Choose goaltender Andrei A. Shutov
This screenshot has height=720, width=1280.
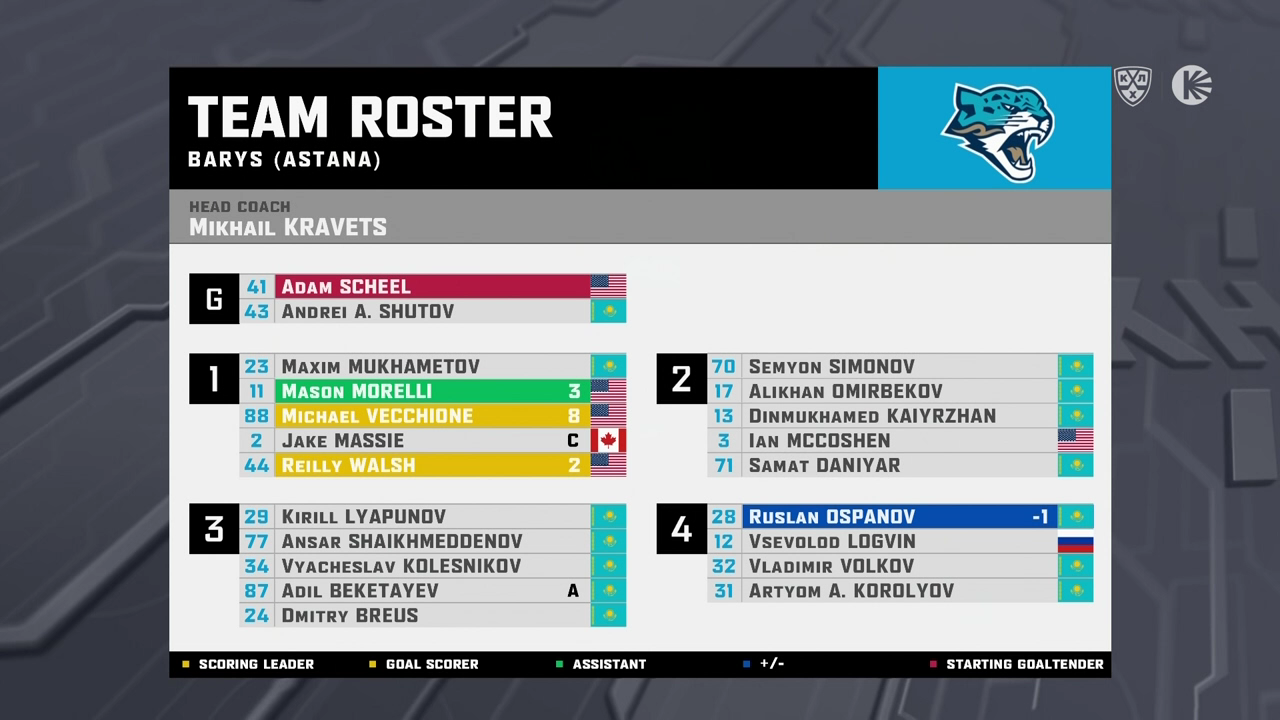click(432, 312)
